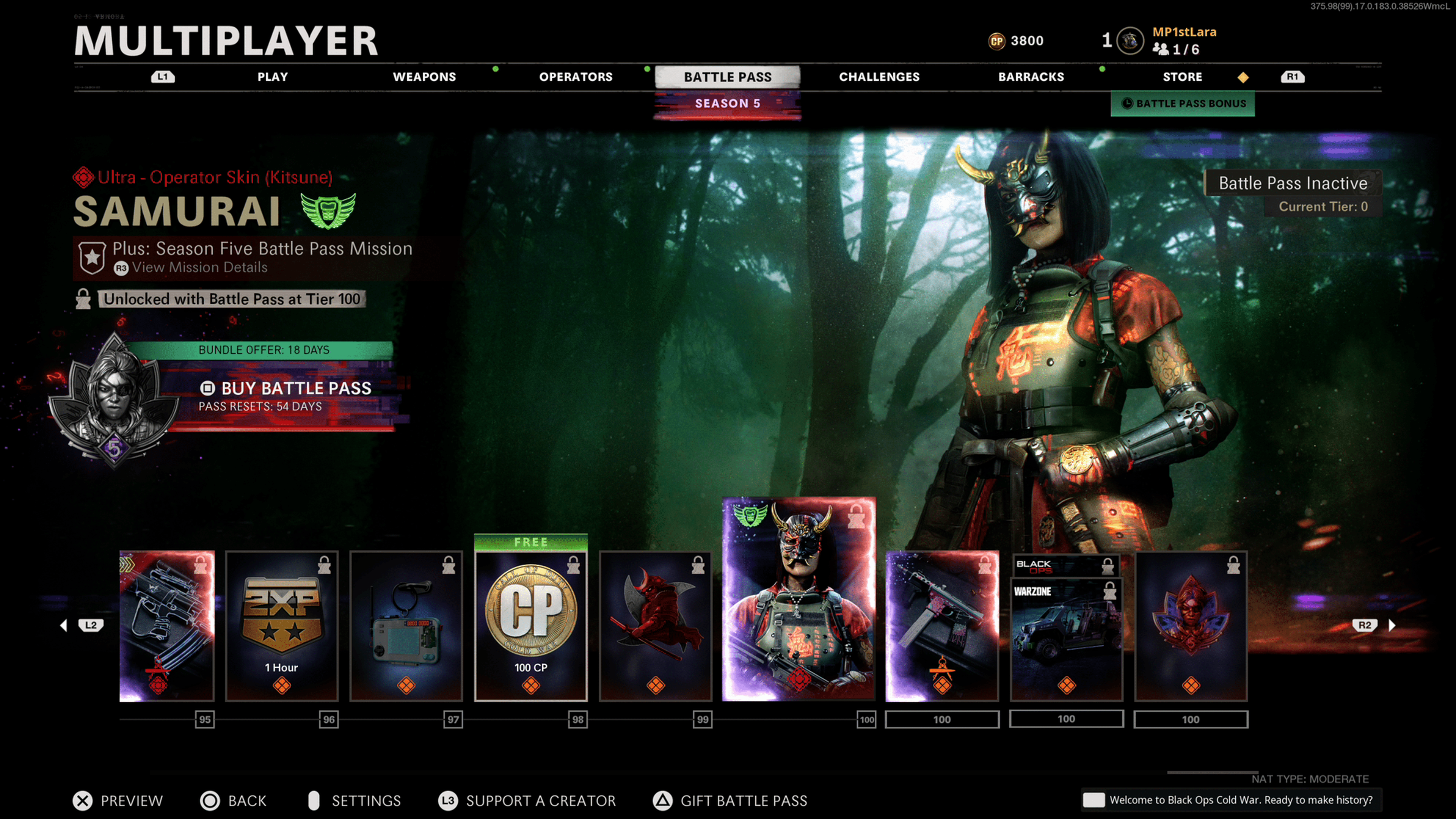This screenshot has height=819, width=1456.
Task: Show next battle pass tiers with right arrow
Action: click(x=1392, y=625)
